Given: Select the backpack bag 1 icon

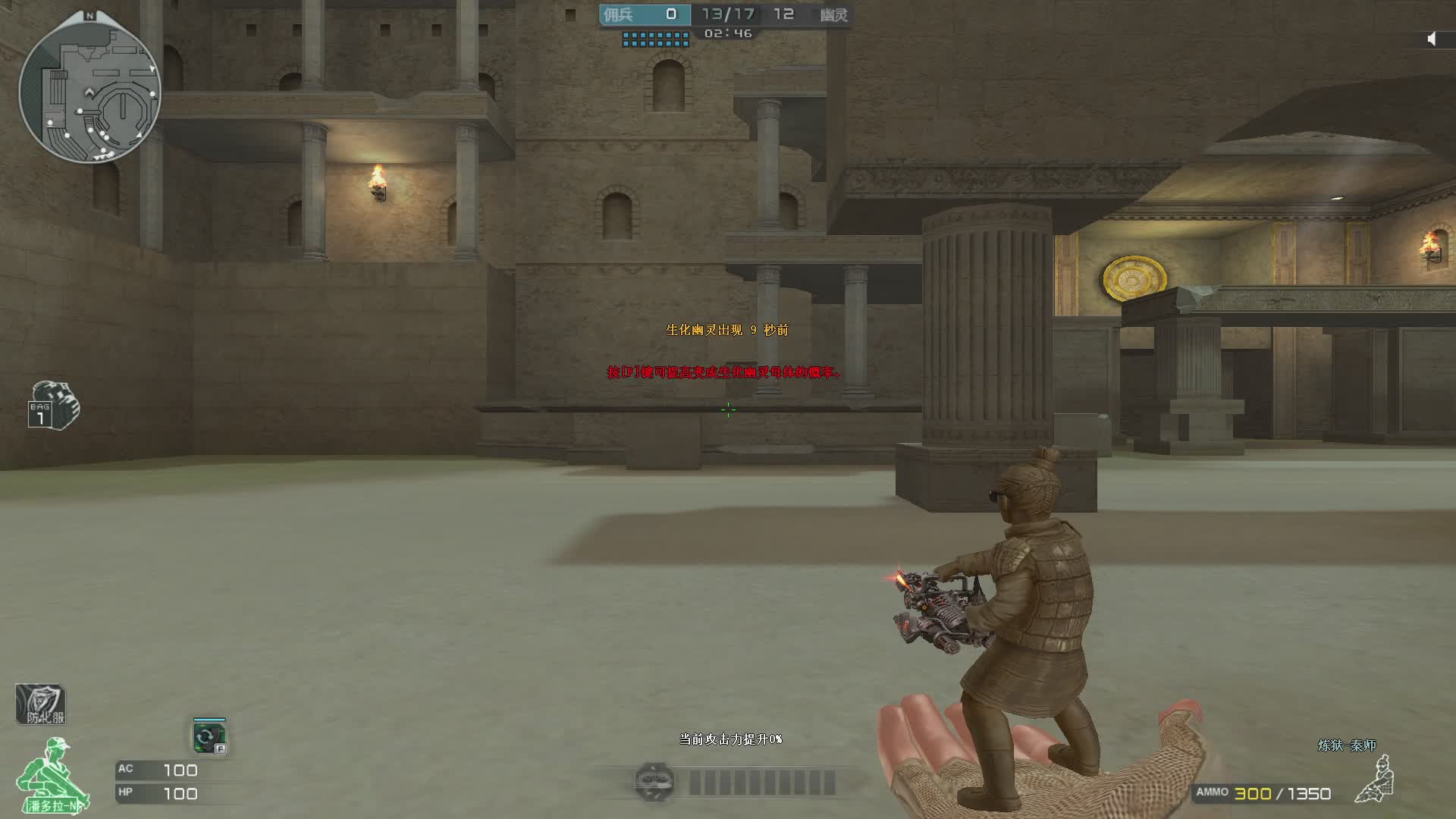Looking at the screenshot, I should tap(53, 406).
